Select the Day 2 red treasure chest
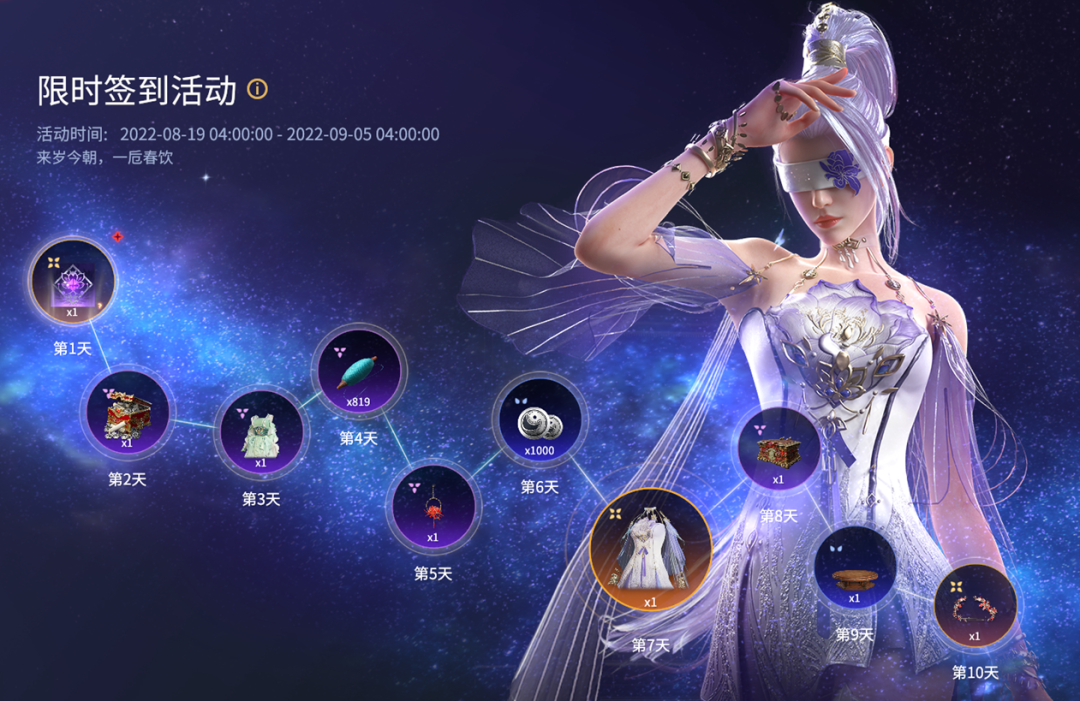 127,410
